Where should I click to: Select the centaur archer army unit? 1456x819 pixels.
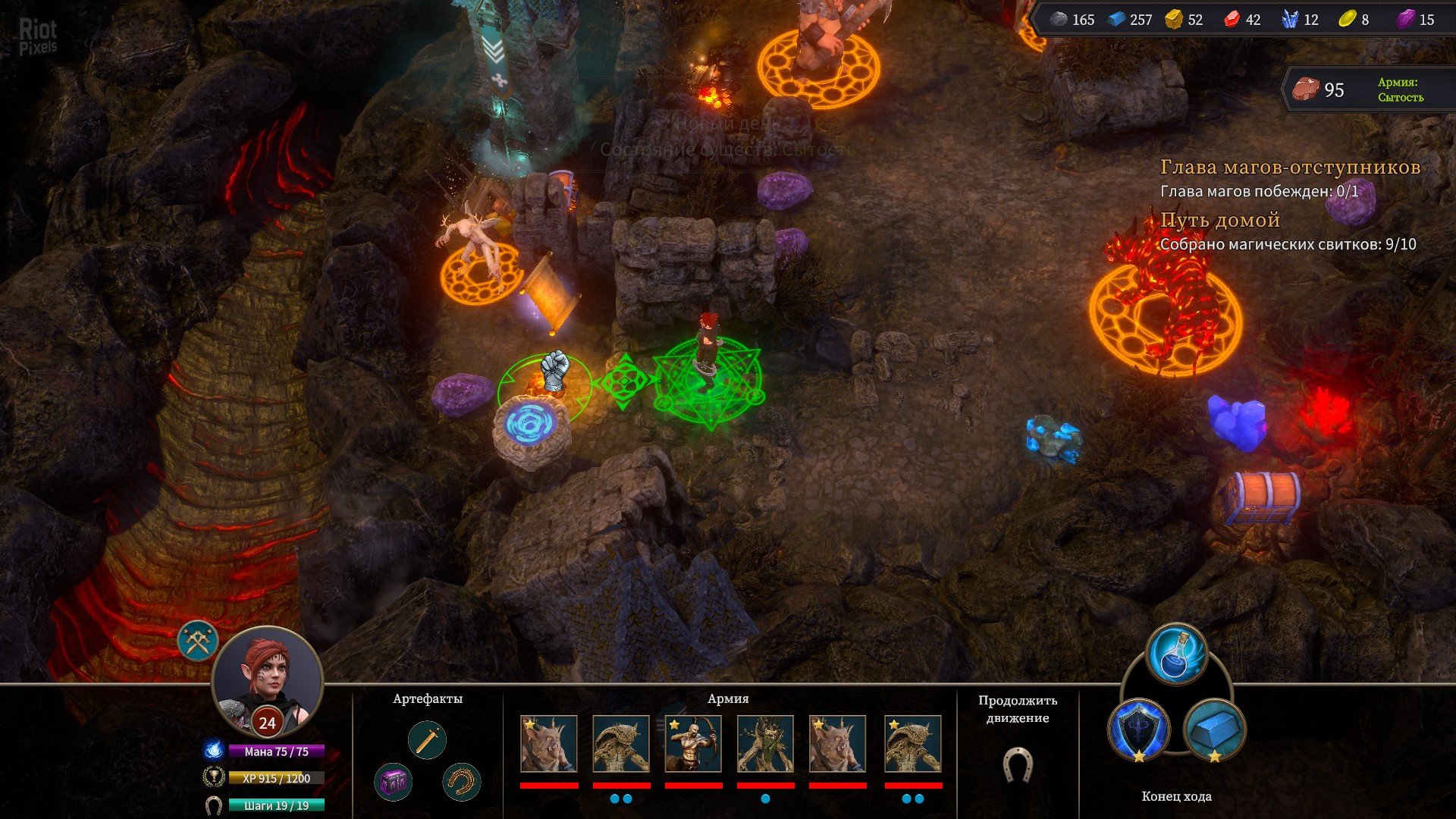coord(693,744)
